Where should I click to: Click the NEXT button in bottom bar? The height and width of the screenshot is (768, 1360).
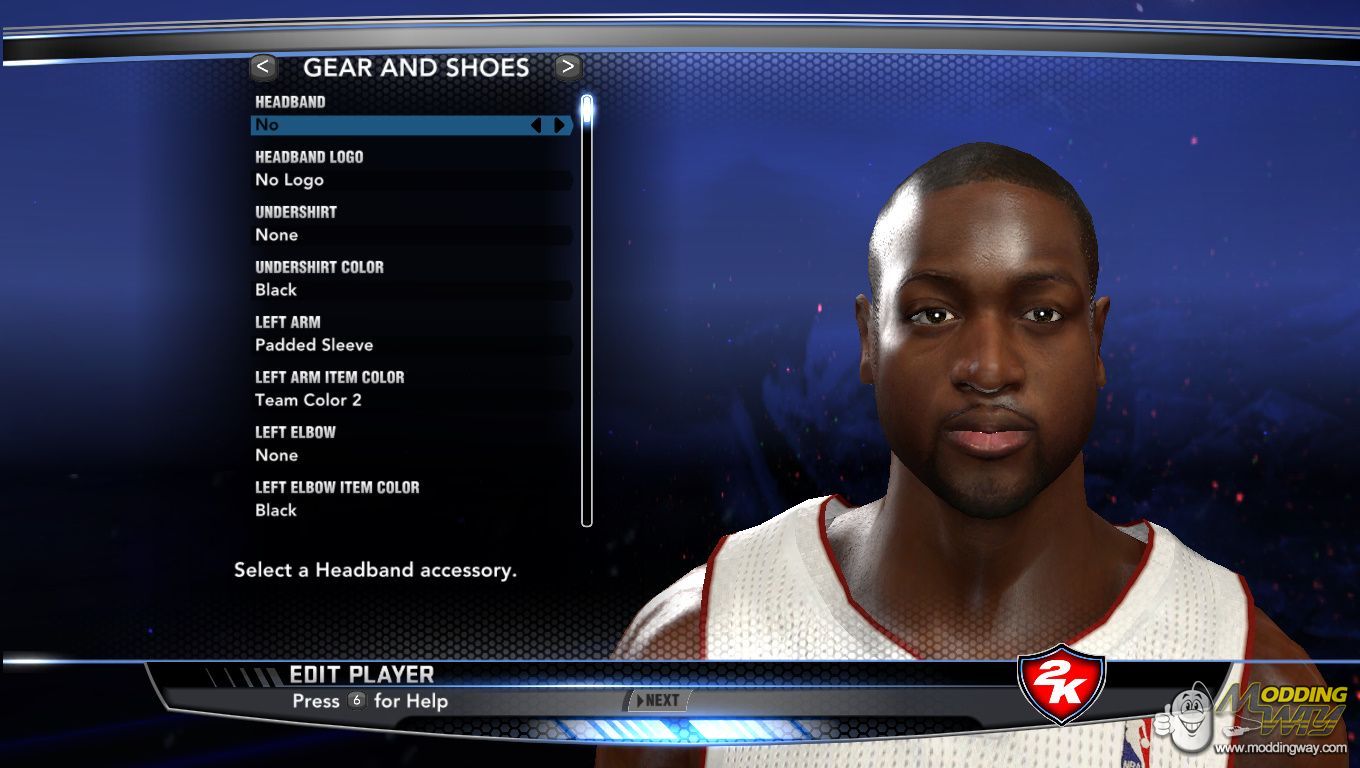[x=657, y=700]
